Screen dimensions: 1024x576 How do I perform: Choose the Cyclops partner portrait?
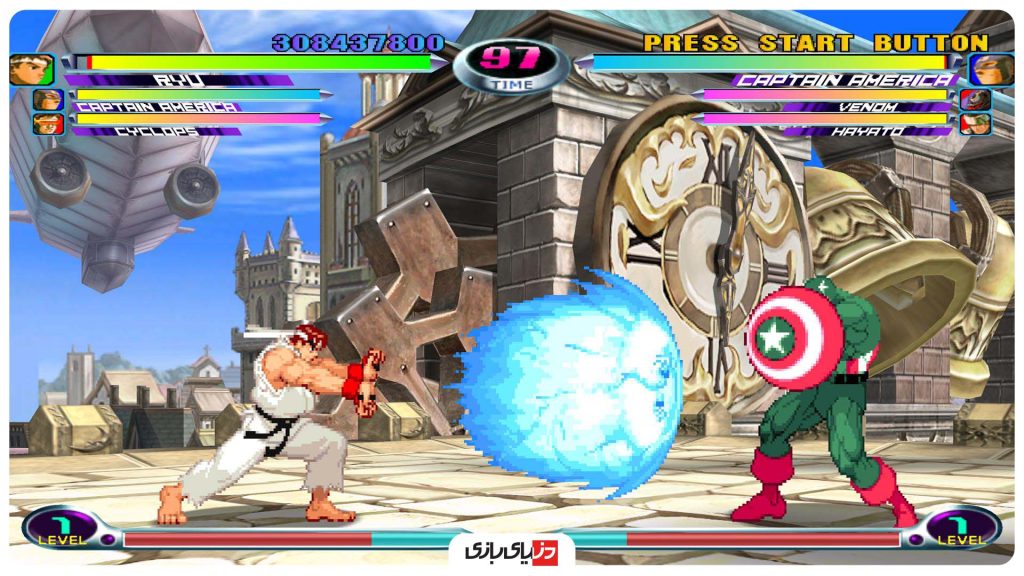47,124
